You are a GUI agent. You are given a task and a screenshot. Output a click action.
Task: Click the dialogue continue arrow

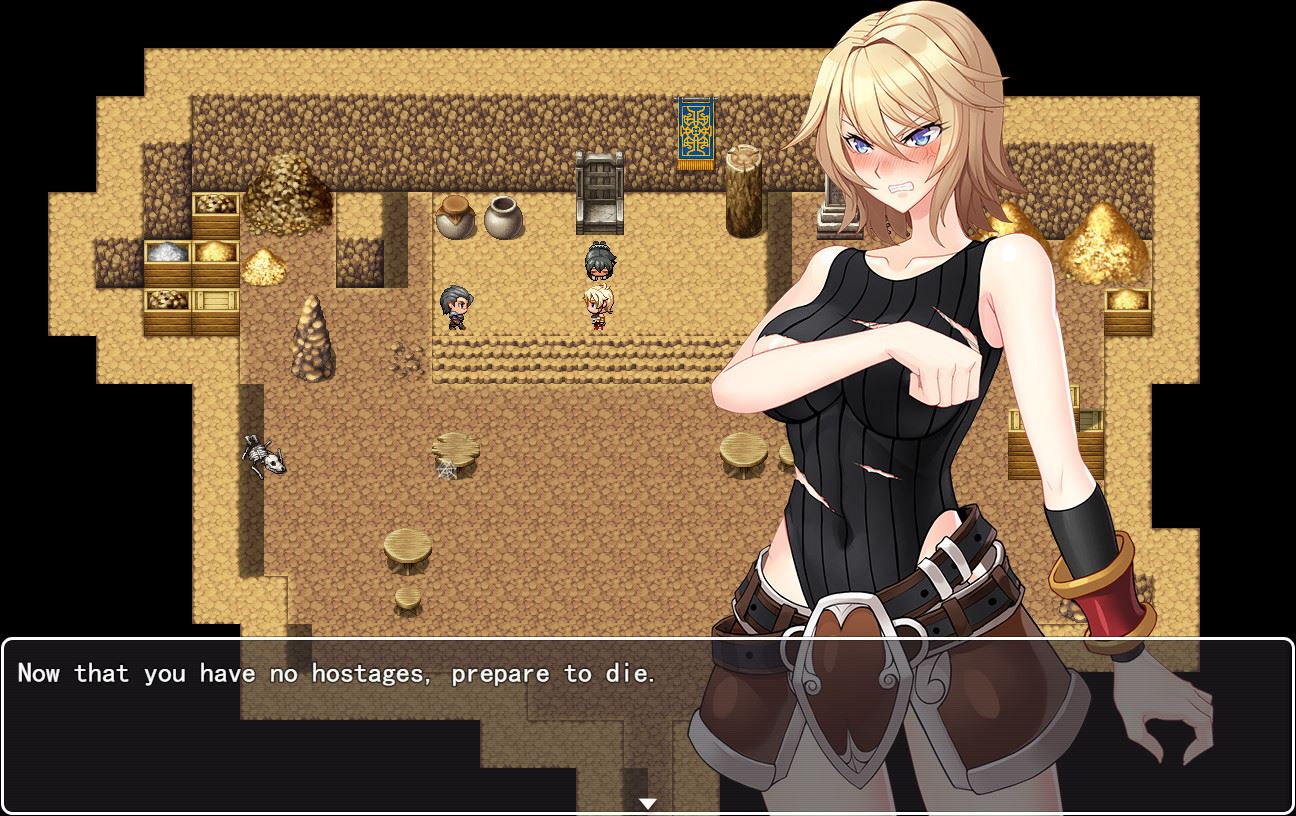(x=648, y=803)
